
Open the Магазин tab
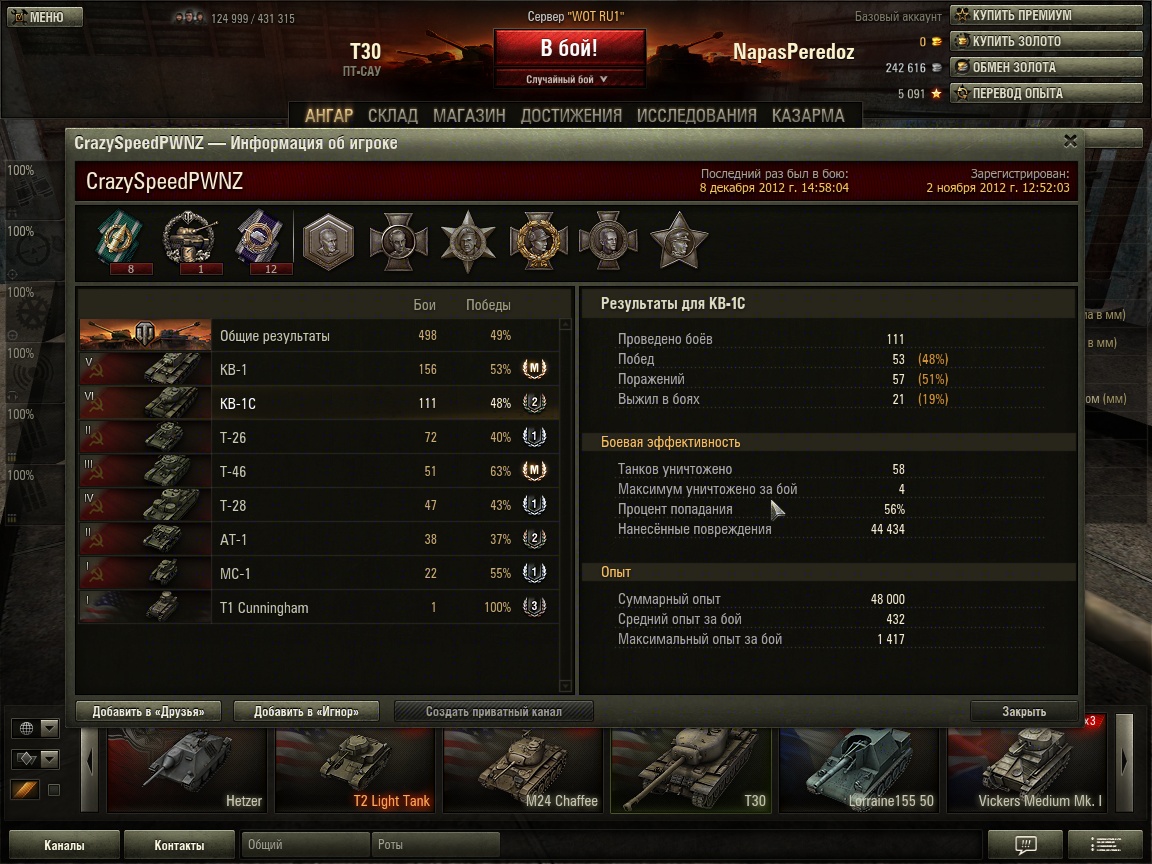coord(469,115)
